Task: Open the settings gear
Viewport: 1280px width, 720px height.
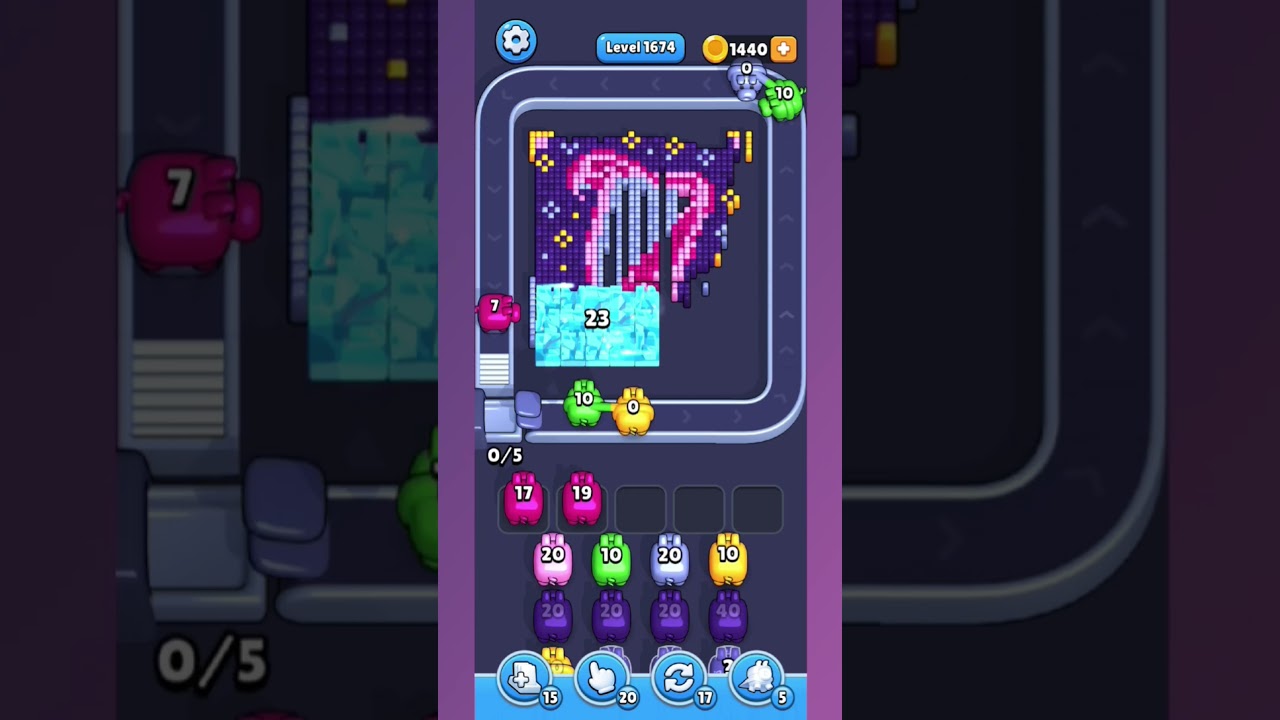Action: [x=516, y=41]
